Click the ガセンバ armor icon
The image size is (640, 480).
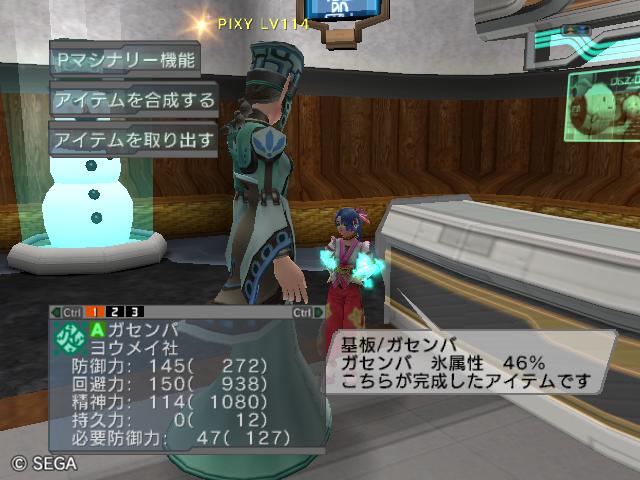click(x=70, y=336)
